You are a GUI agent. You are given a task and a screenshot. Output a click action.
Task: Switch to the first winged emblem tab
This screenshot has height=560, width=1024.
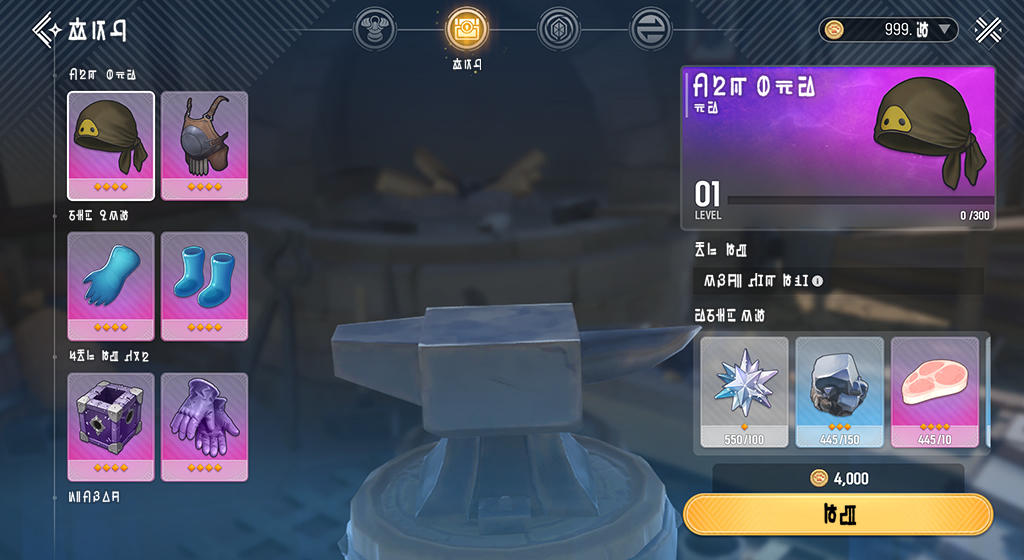[374, 30]
